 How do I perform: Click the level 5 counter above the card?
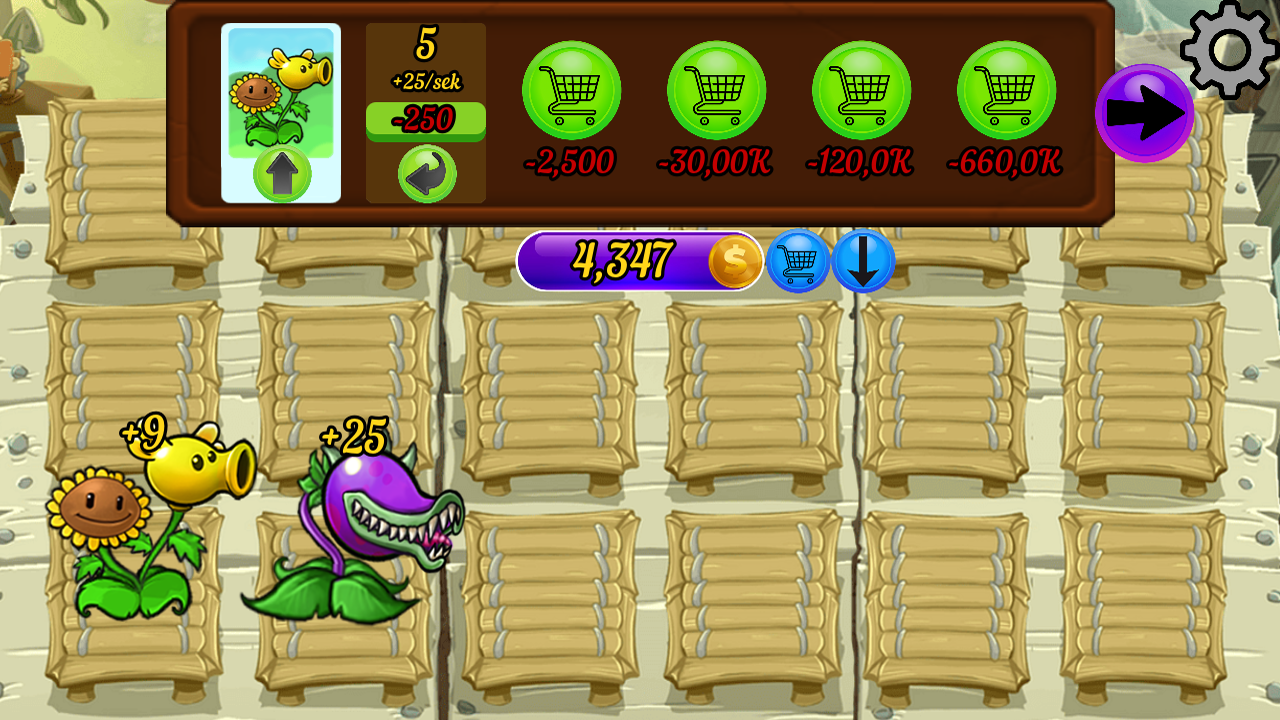click(x=424, y=42)
